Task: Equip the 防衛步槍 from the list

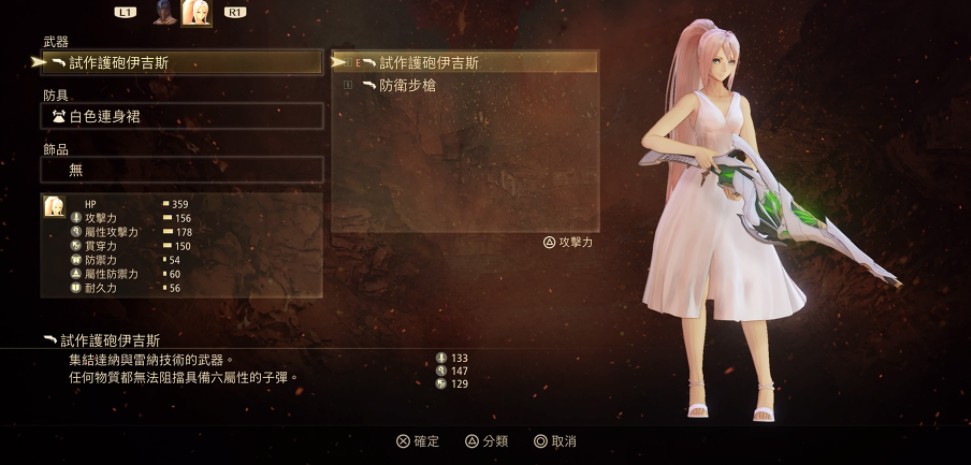Action: coord(466,86)
